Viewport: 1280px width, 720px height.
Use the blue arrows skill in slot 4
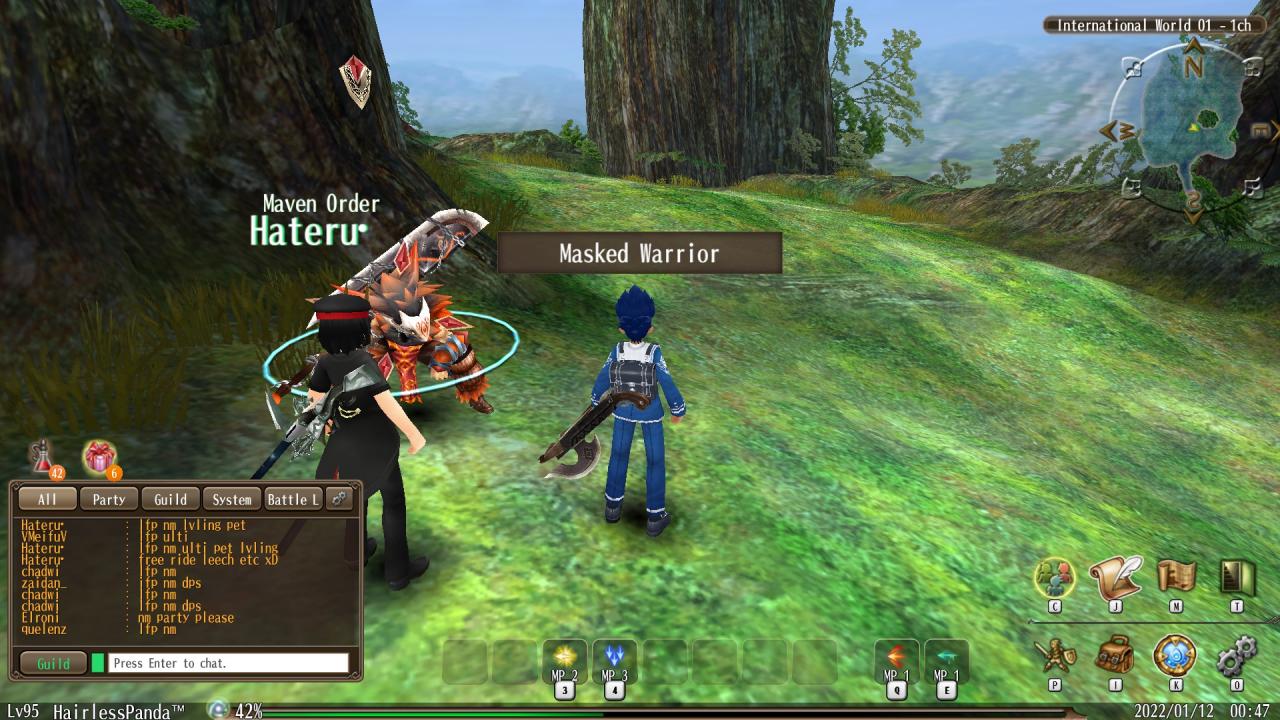(614, 658)
